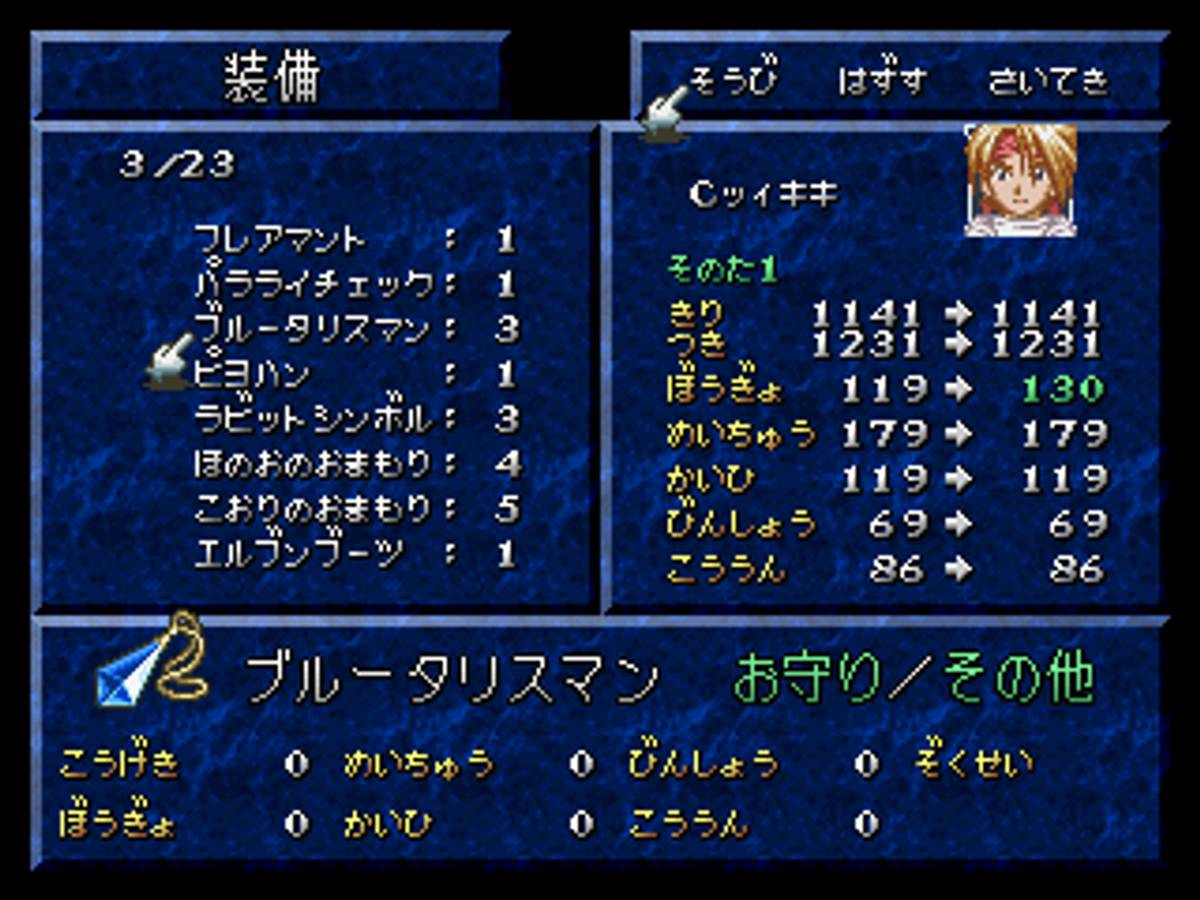
Task: Select the そうび (Equip) command
Action: pos(733,81)
